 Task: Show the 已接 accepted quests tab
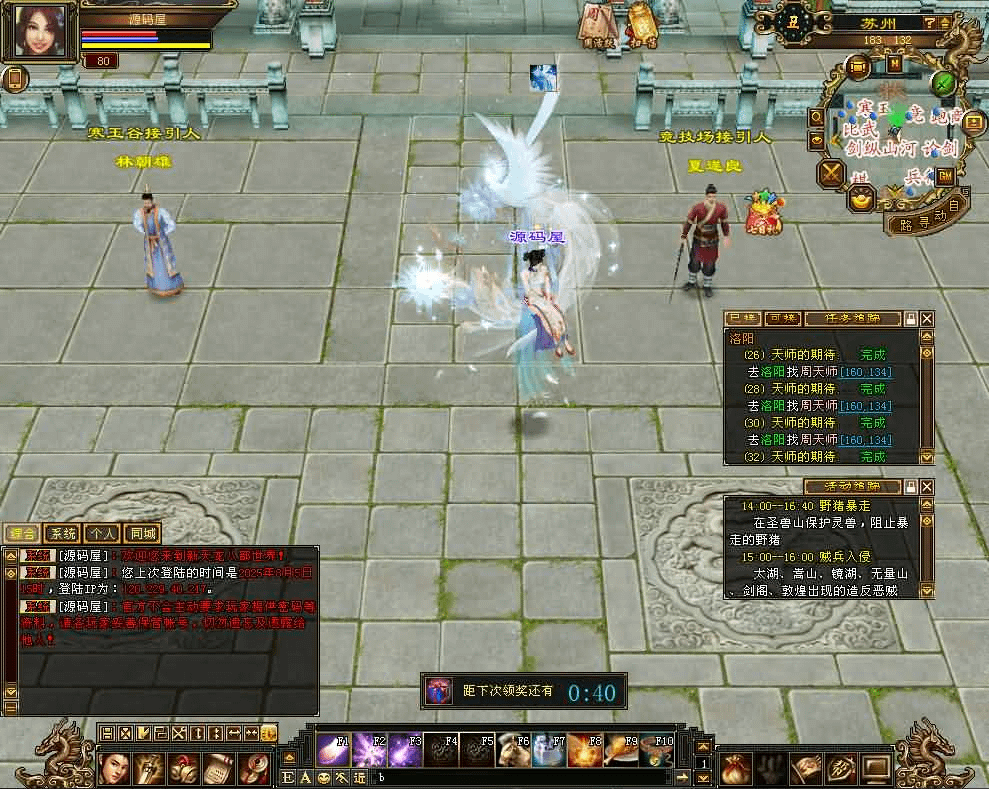pyautogui.click(x=741, y=319)
